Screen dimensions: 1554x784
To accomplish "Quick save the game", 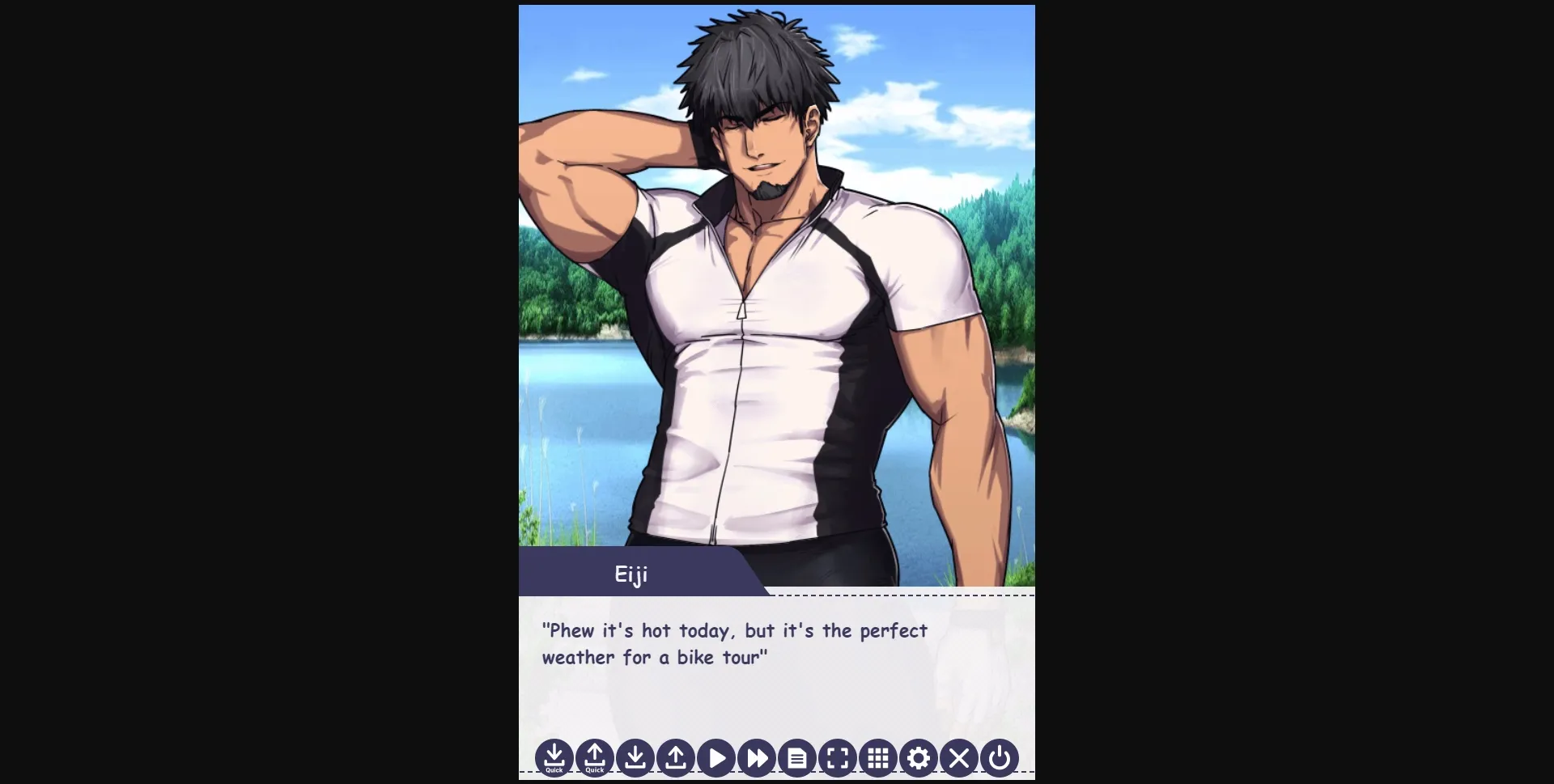I will click(554, 758).
